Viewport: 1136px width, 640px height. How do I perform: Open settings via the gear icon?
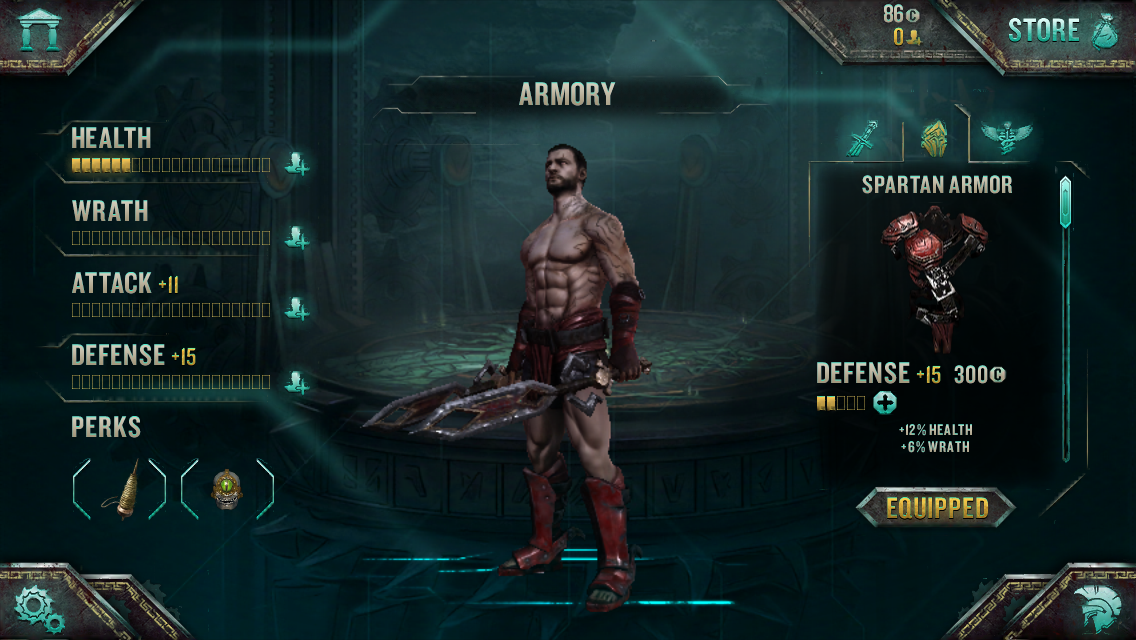click(39, 605)
